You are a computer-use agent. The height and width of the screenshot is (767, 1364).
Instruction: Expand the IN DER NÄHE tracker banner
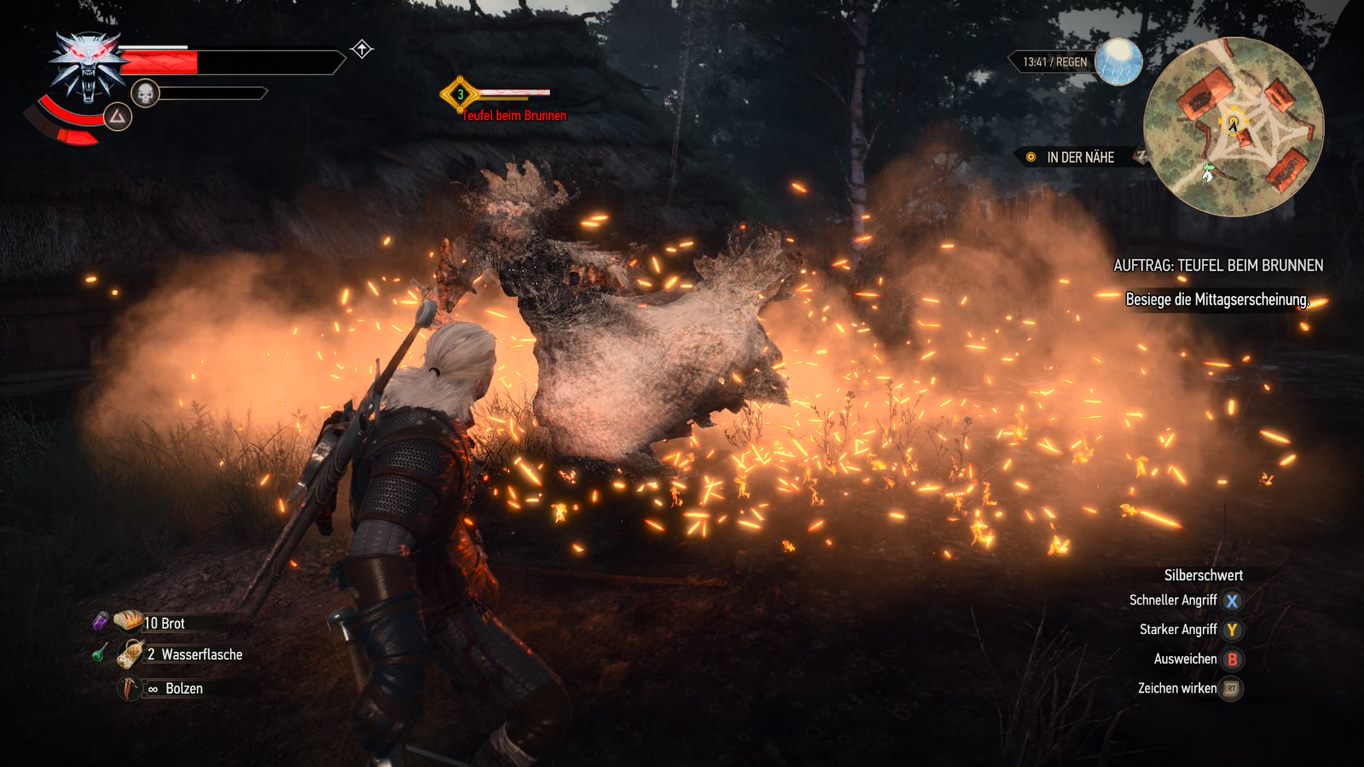tap(1078, 157)
